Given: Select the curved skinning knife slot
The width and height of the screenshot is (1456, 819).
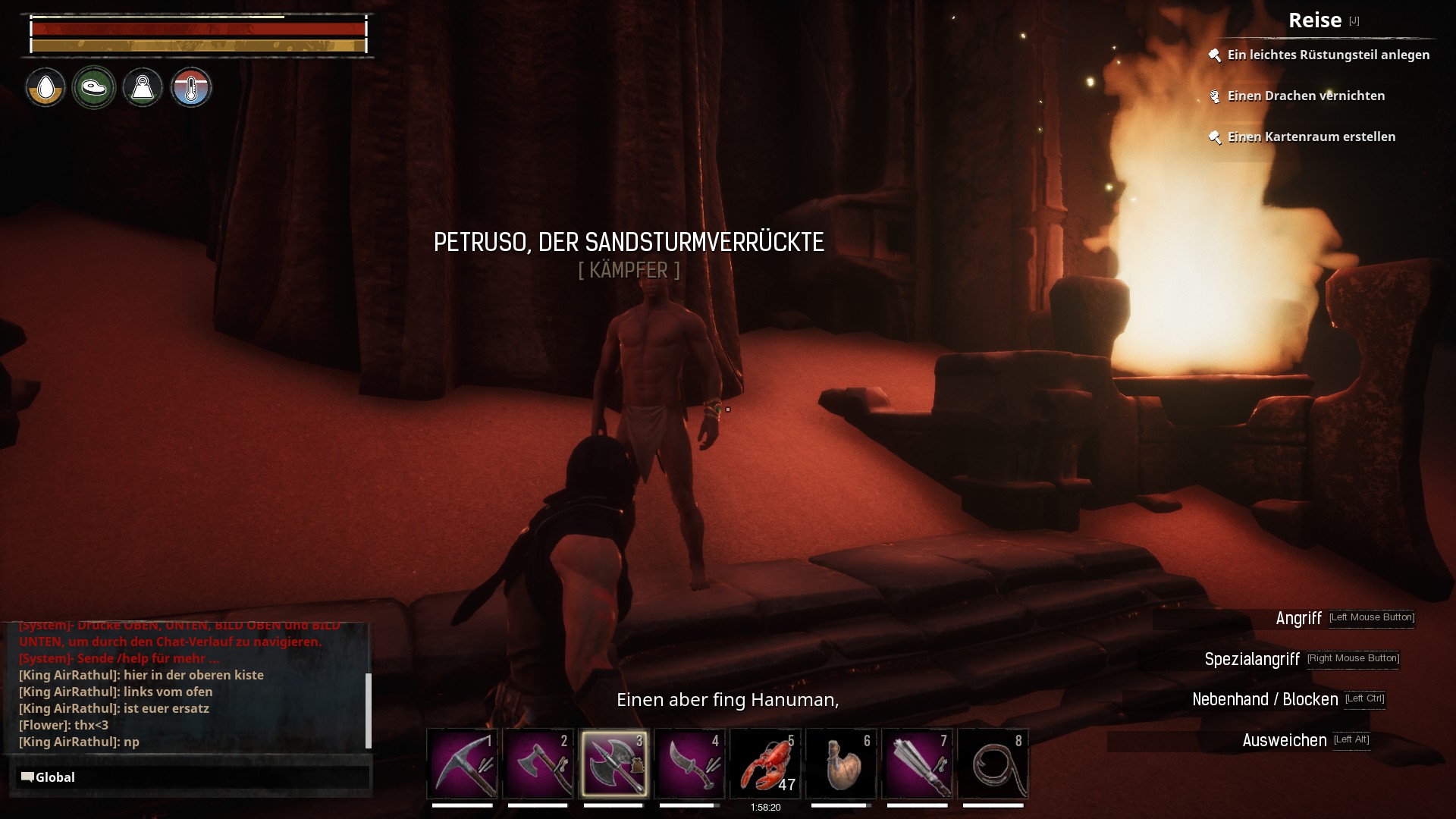Looking at the screenshot, I should (x=690, y=763).
